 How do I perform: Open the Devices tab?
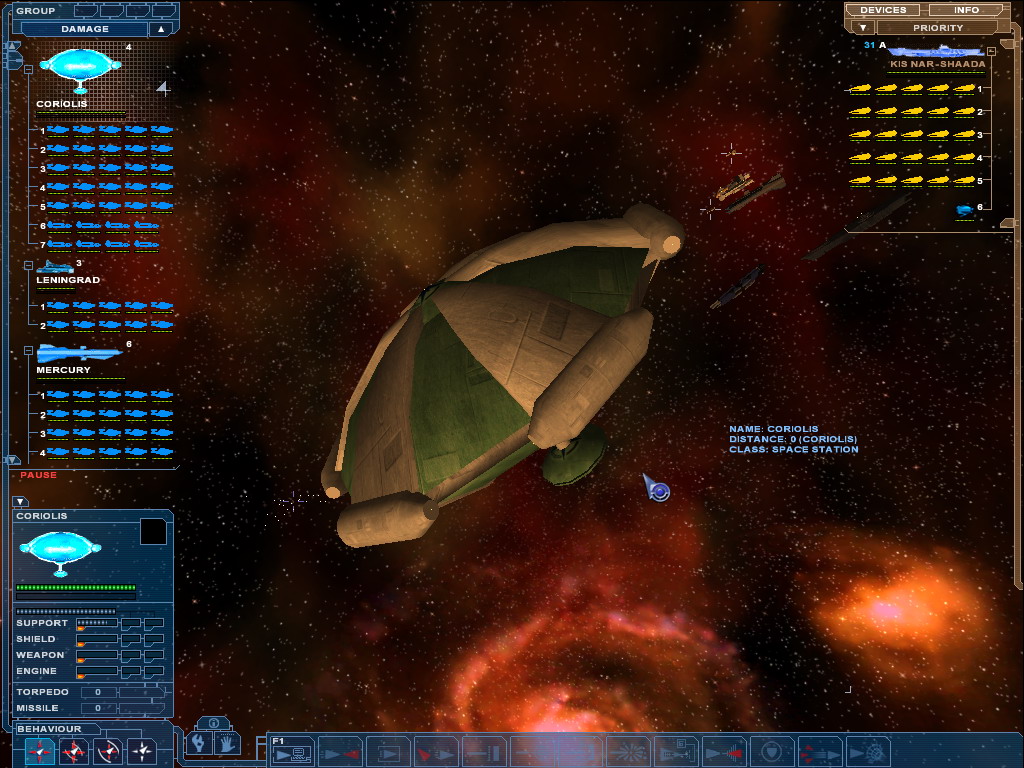pos(883,10)
